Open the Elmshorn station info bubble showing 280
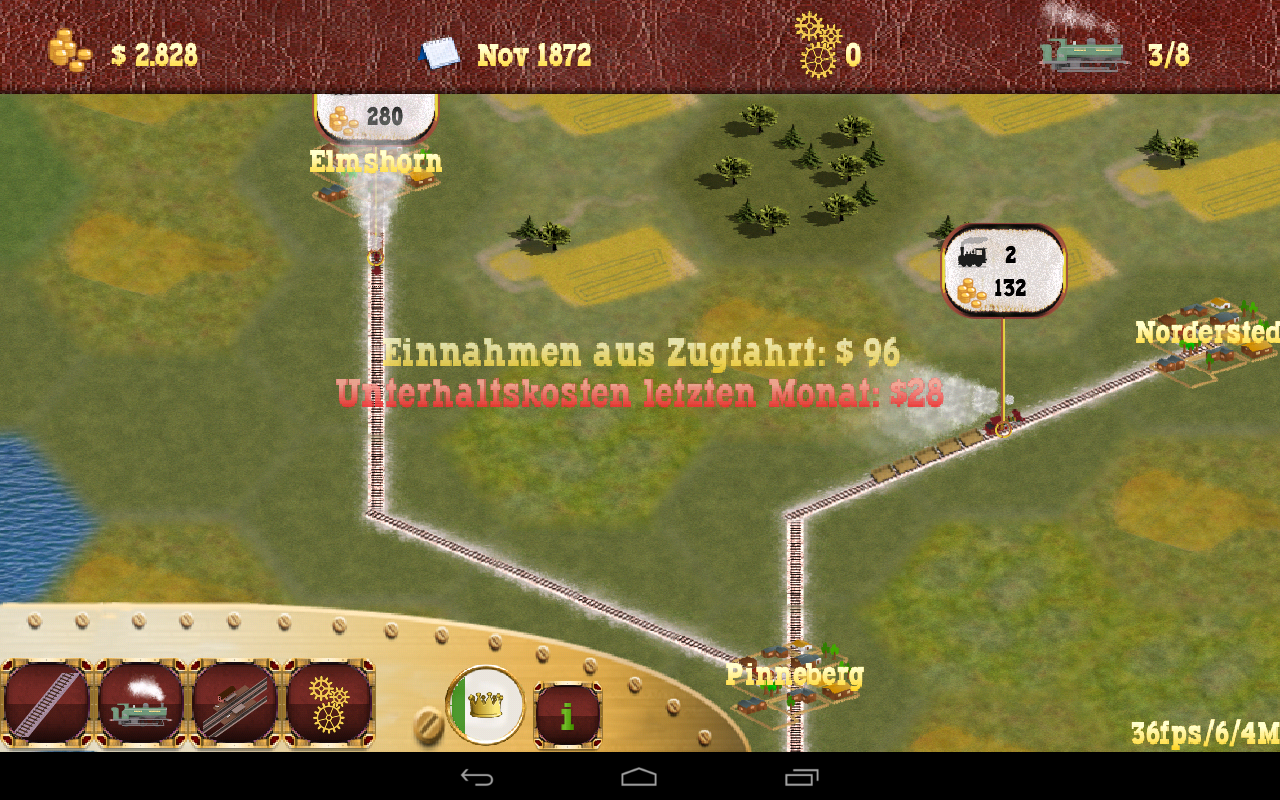 click(376, 114)
